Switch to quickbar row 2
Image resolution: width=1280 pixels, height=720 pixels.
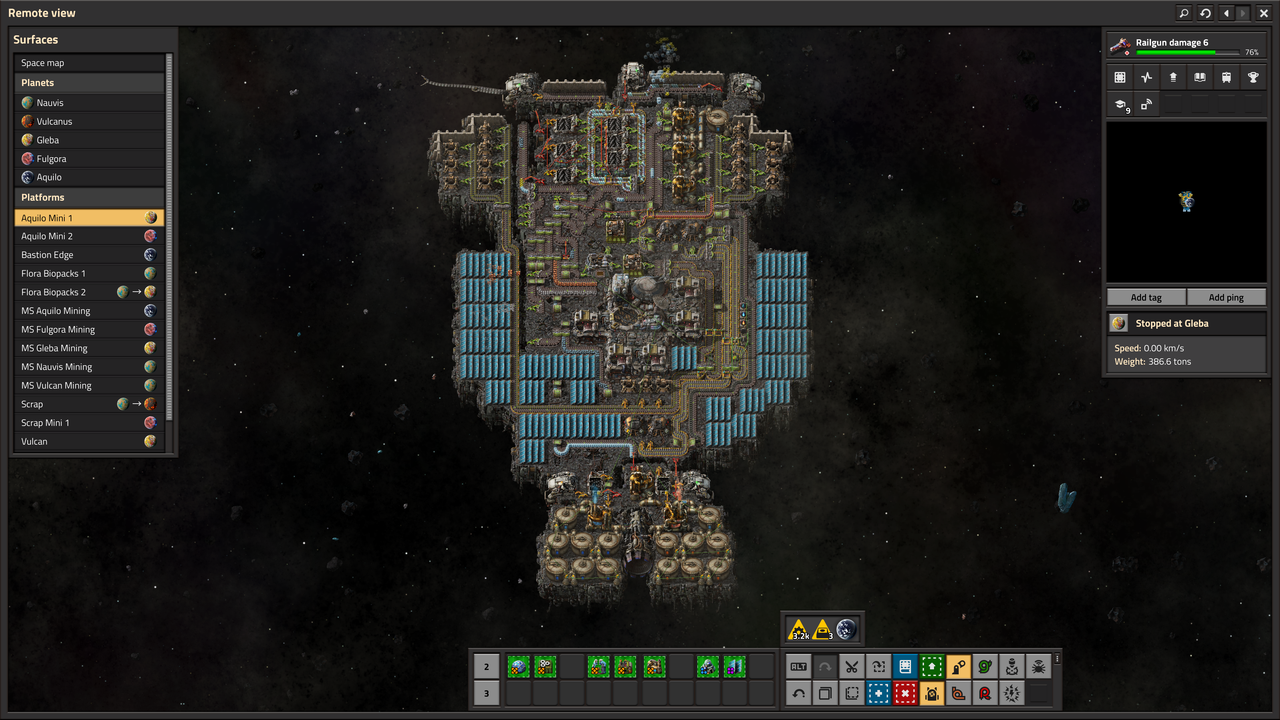pos(487,667)
